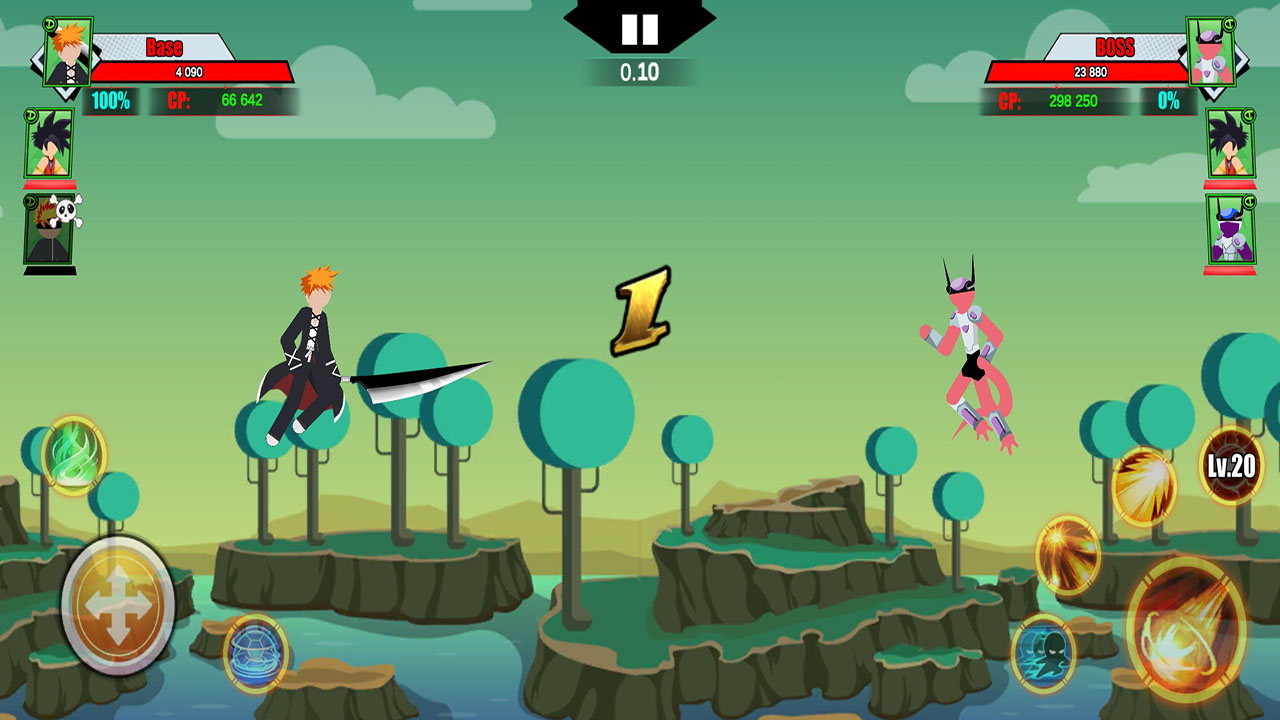Screen dimensions: 1280x720
Task: Tap the down arrow under the BOSS portrait
Action: [1213, 93]
